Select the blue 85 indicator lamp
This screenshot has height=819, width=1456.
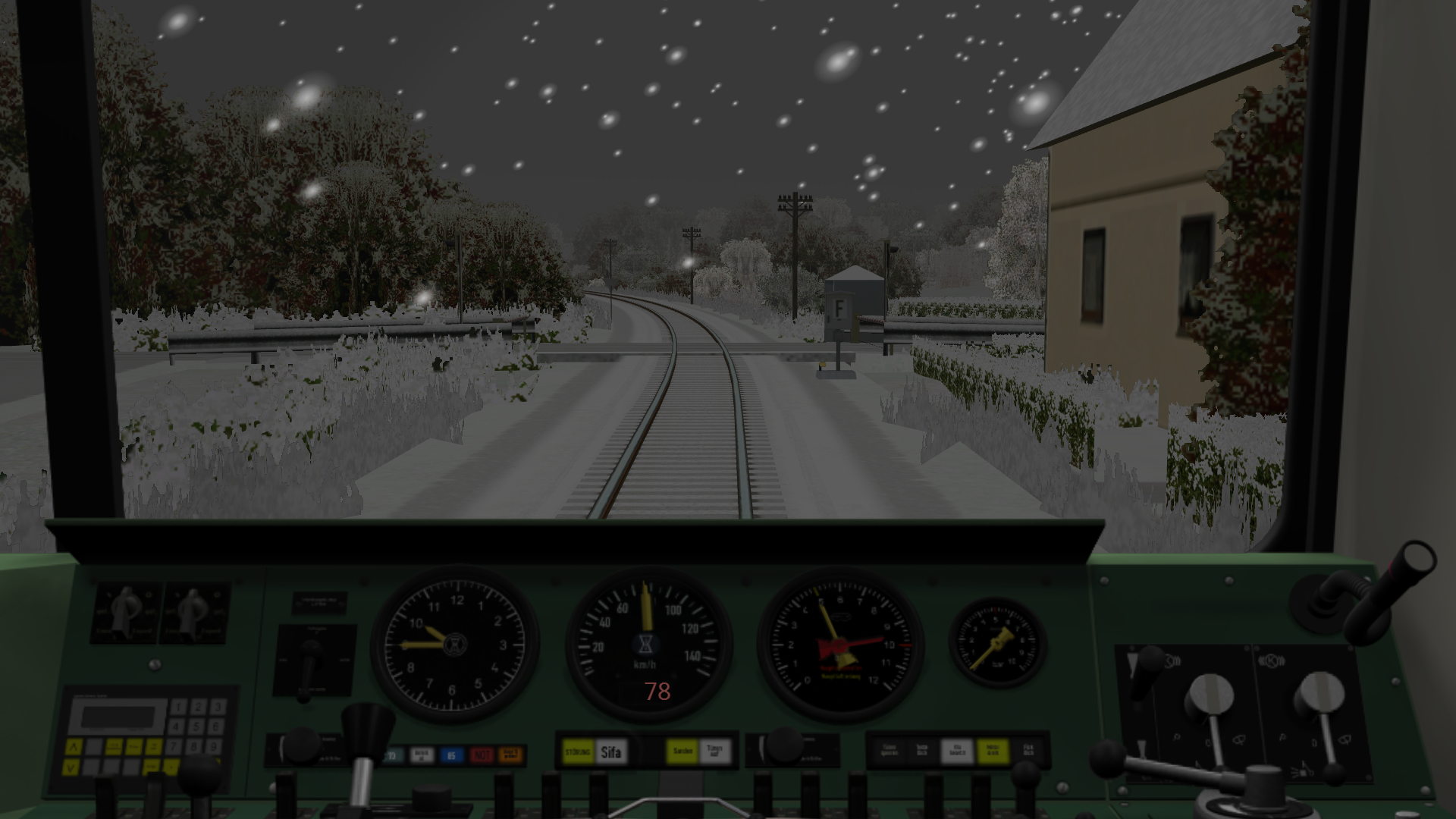tap(452, 755)
